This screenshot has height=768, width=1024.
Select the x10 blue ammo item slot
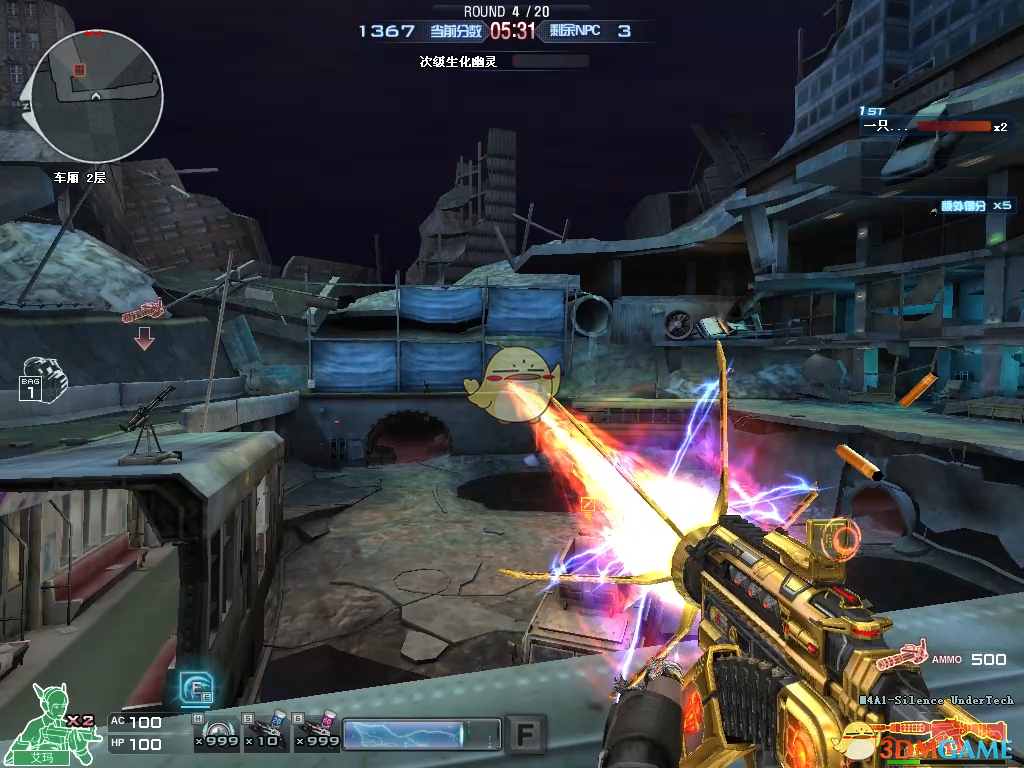coord(266,732)
